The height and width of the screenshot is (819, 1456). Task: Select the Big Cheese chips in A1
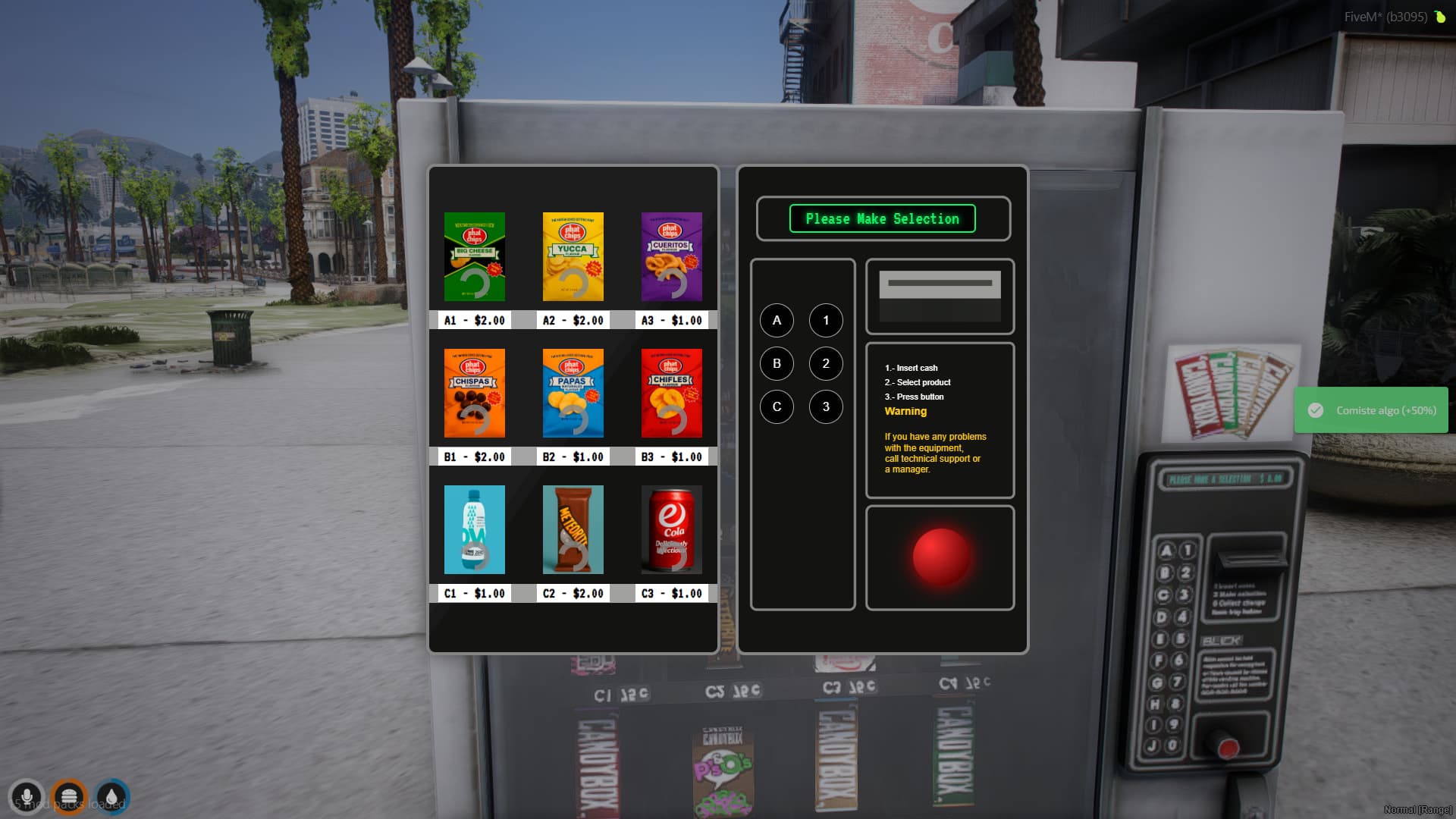click(x=474, y=257)
